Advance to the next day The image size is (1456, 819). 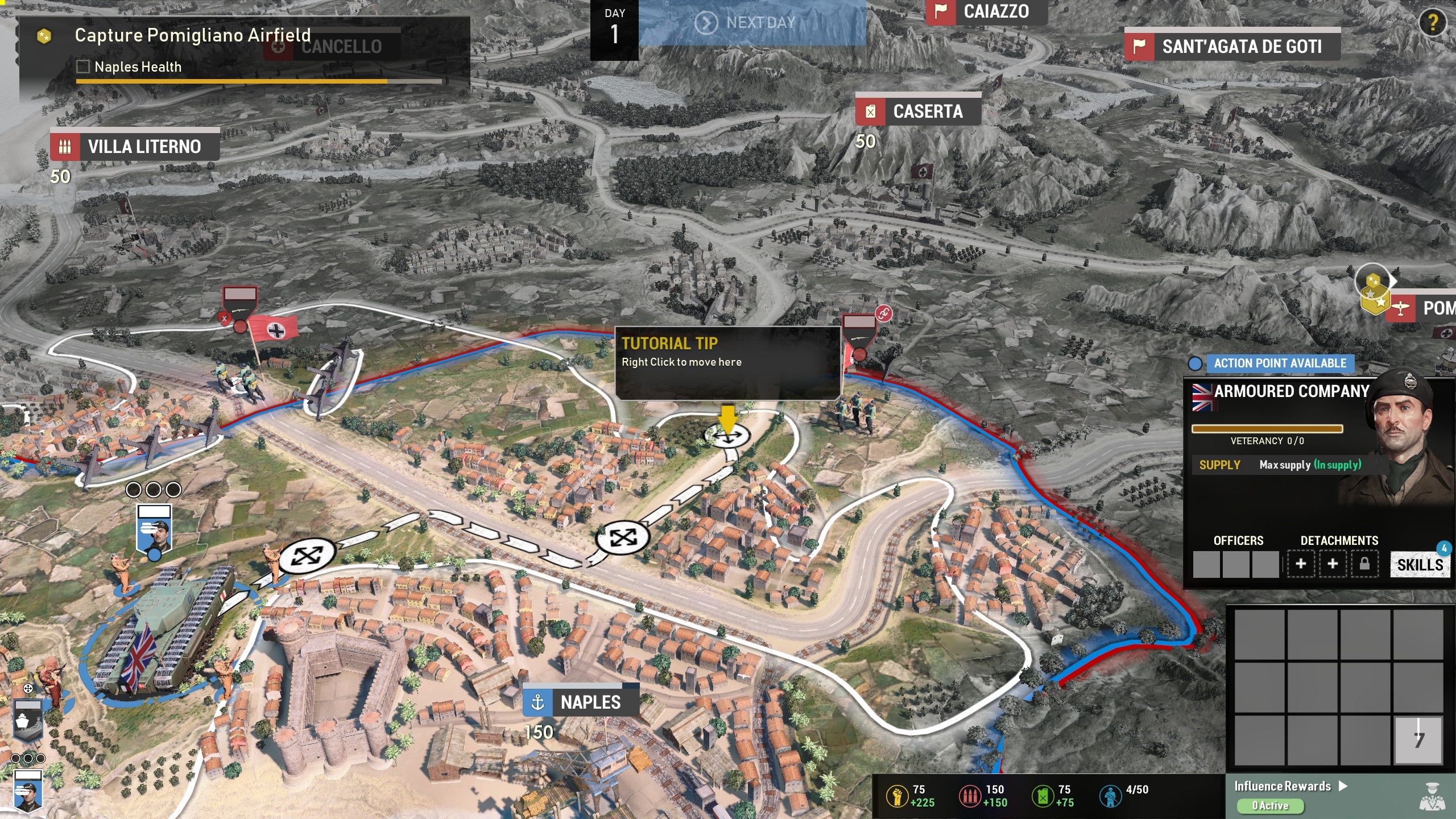coord(751,23)
